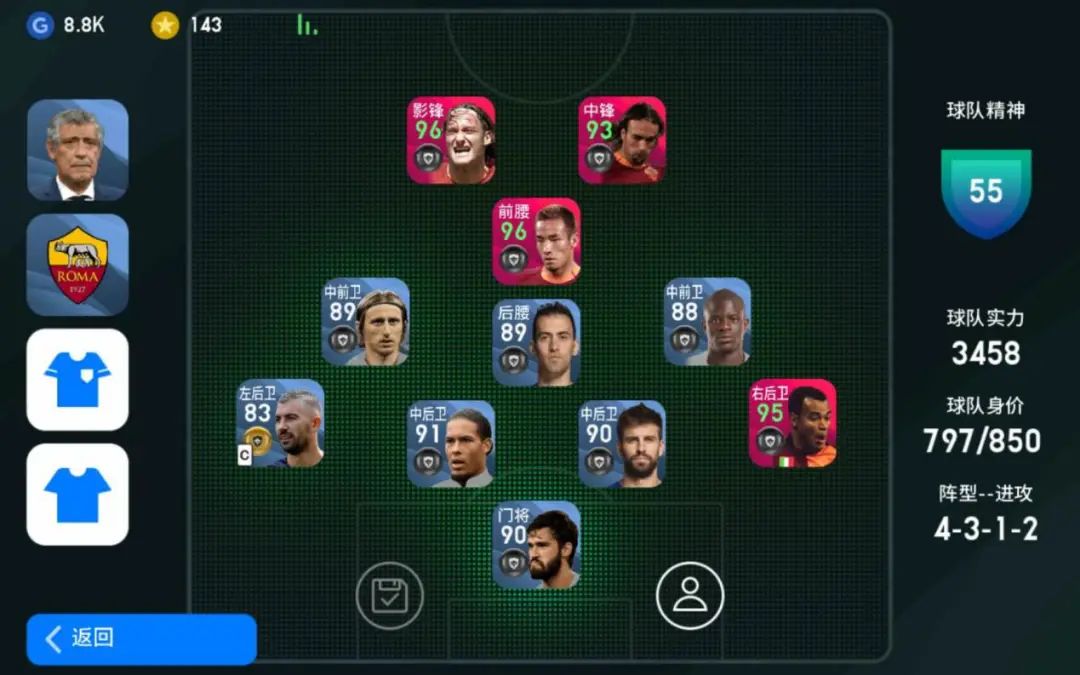Image resolution: width=1080 pixels, height=675 pixels.
Task: Select the 中前卫 card rated 88
Action: tap(707, 321)
